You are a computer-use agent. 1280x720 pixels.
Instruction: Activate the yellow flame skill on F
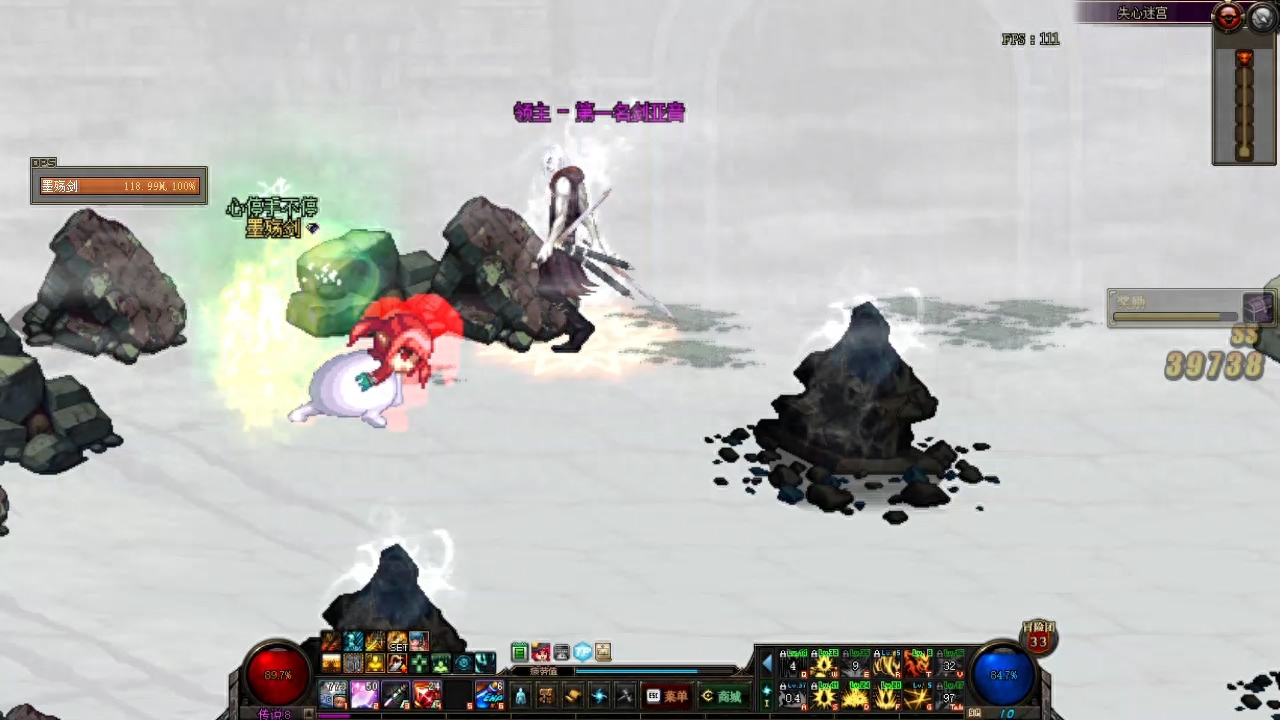point(886,696)
